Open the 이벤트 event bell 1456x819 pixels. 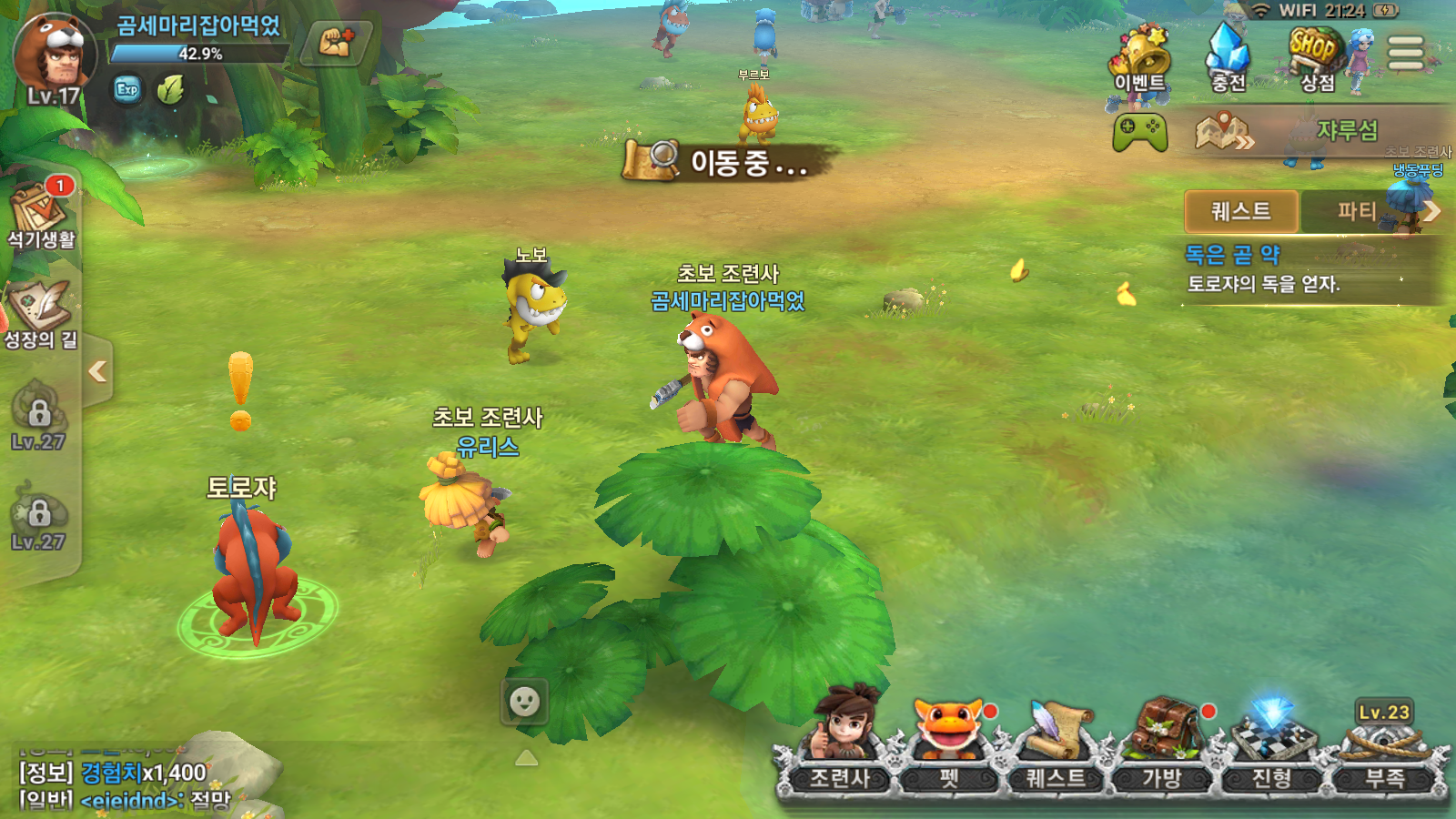[x=1140, y=60]
